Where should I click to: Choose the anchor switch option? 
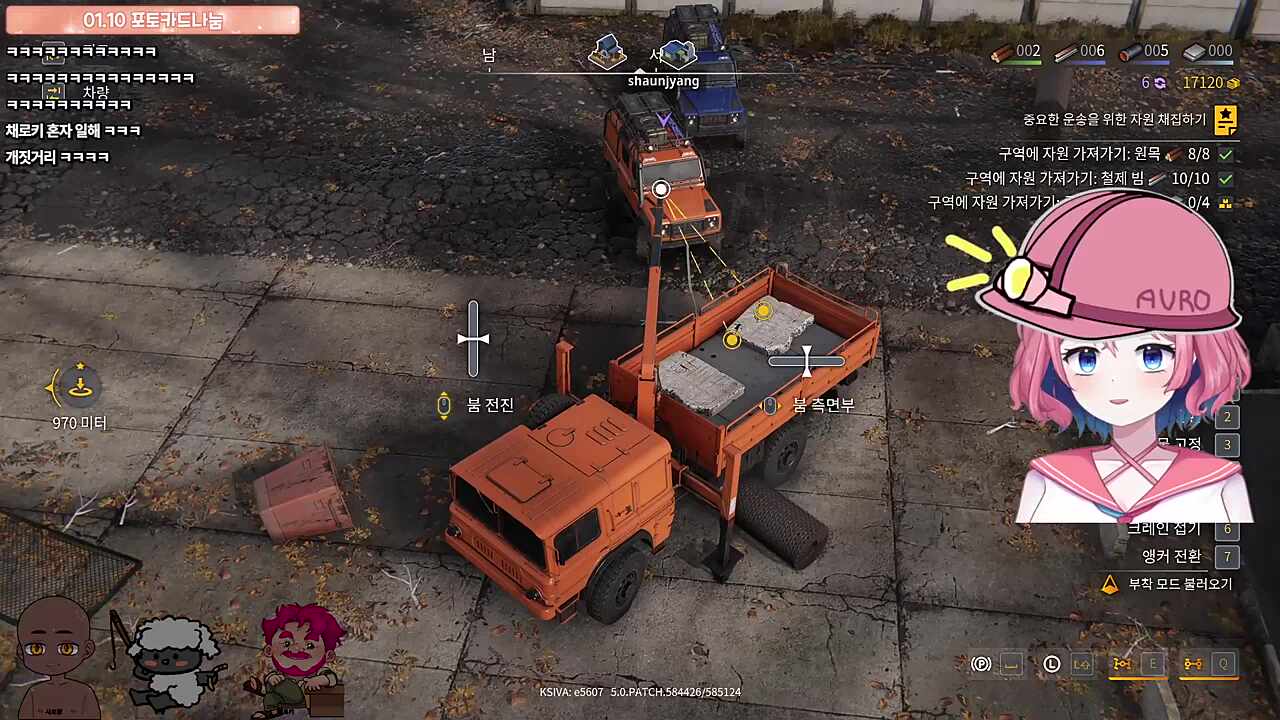click(x=1171, y=556)
